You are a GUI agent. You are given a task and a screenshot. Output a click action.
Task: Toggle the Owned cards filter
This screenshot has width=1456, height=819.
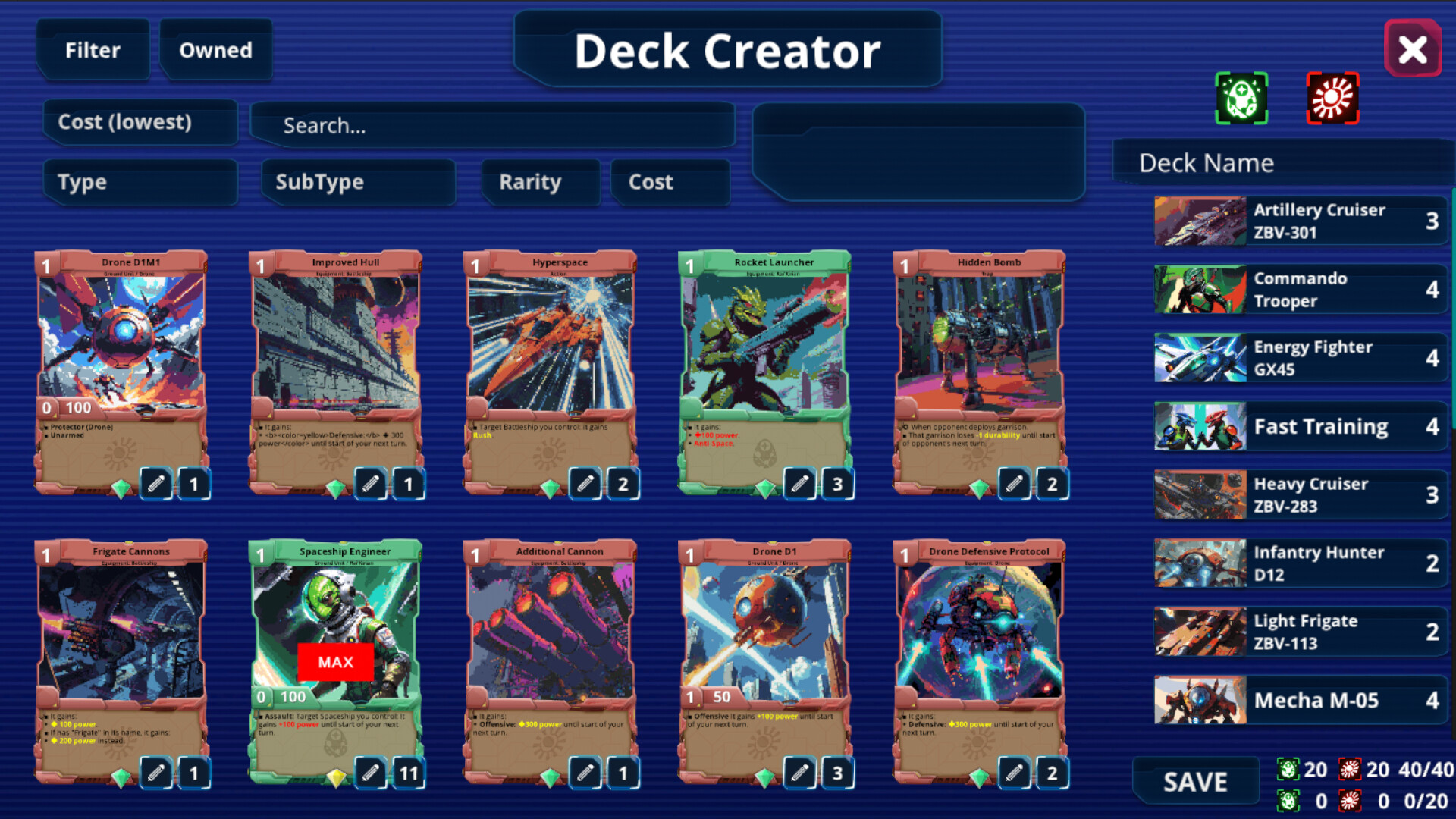point(215,50)
